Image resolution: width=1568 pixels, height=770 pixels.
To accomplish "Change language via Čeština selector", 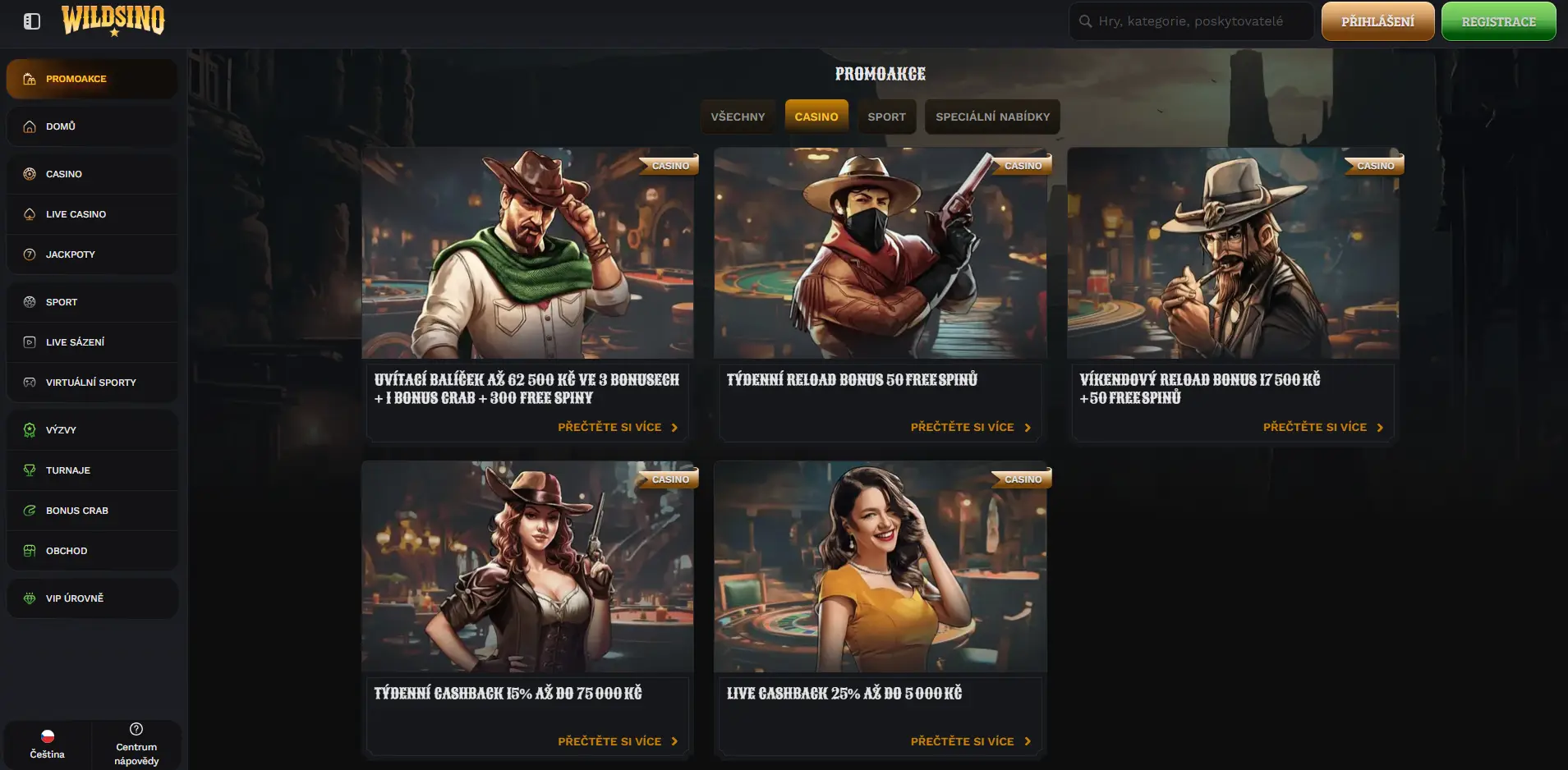I will coord(48,745).
